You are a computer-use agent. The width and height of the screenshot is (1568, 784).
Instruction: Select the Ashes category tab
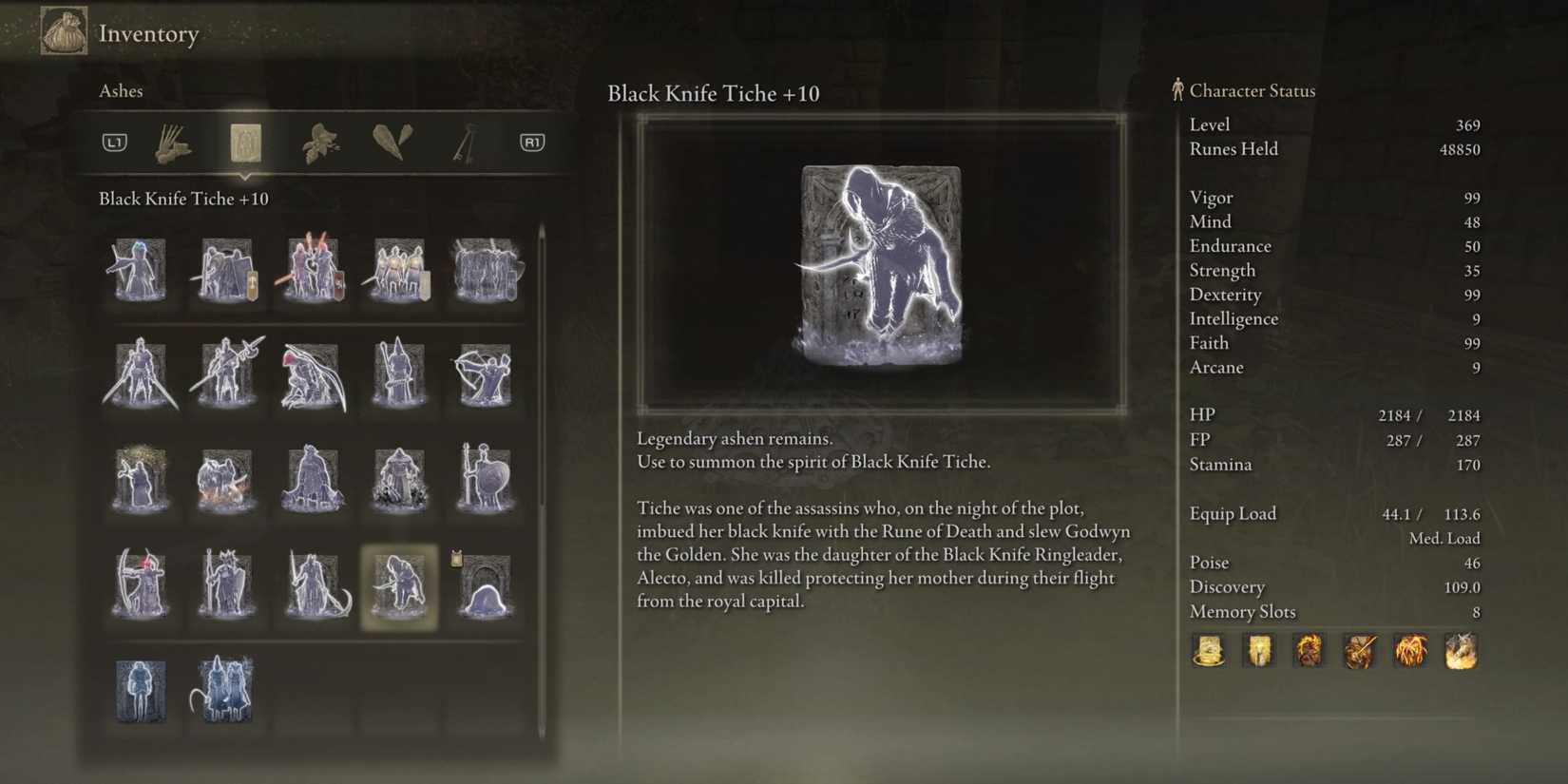(x=246, y=142)
